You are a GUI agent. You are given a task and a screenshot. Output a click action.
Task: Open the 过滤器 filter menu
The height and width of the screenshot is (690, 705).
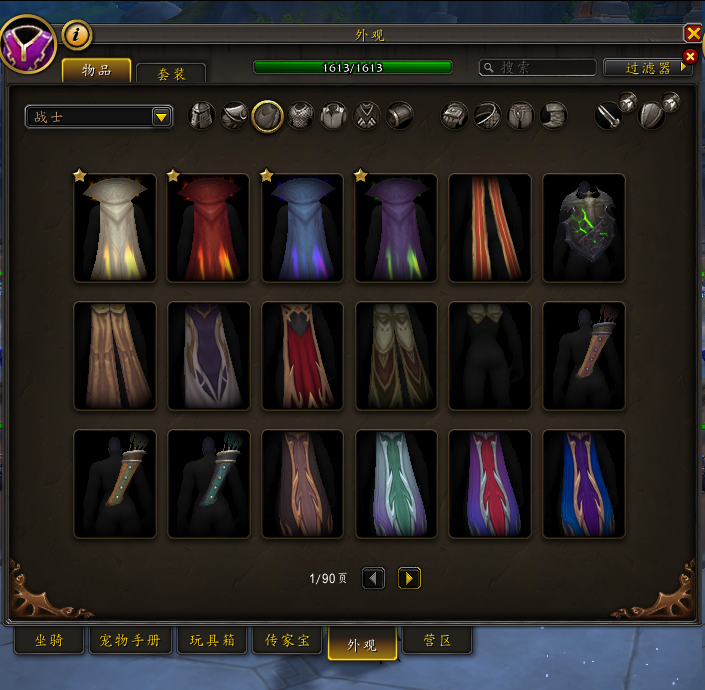click(648, 67)
